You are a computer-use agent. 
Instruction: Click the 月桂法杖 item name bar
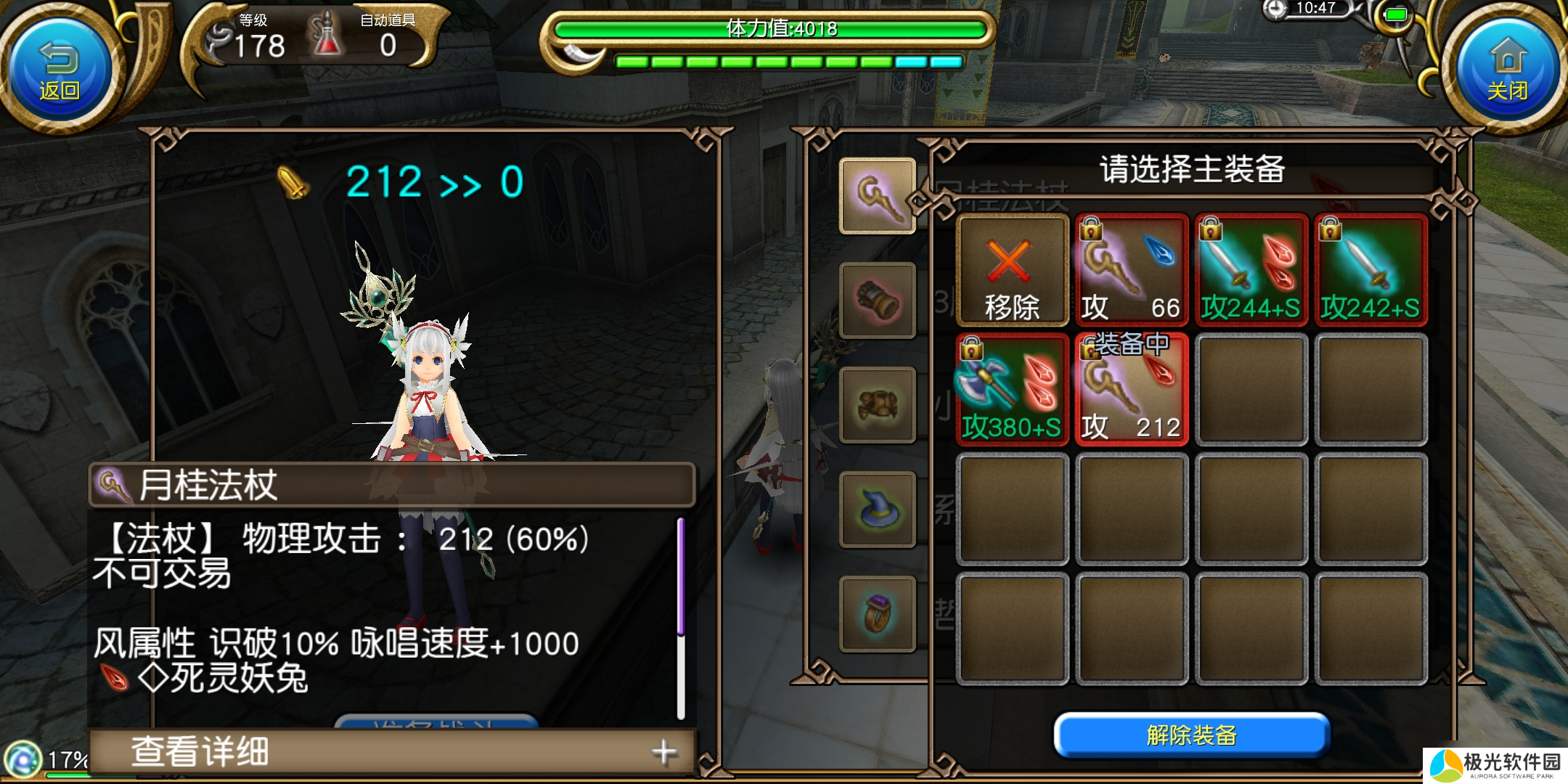point(392,484)
